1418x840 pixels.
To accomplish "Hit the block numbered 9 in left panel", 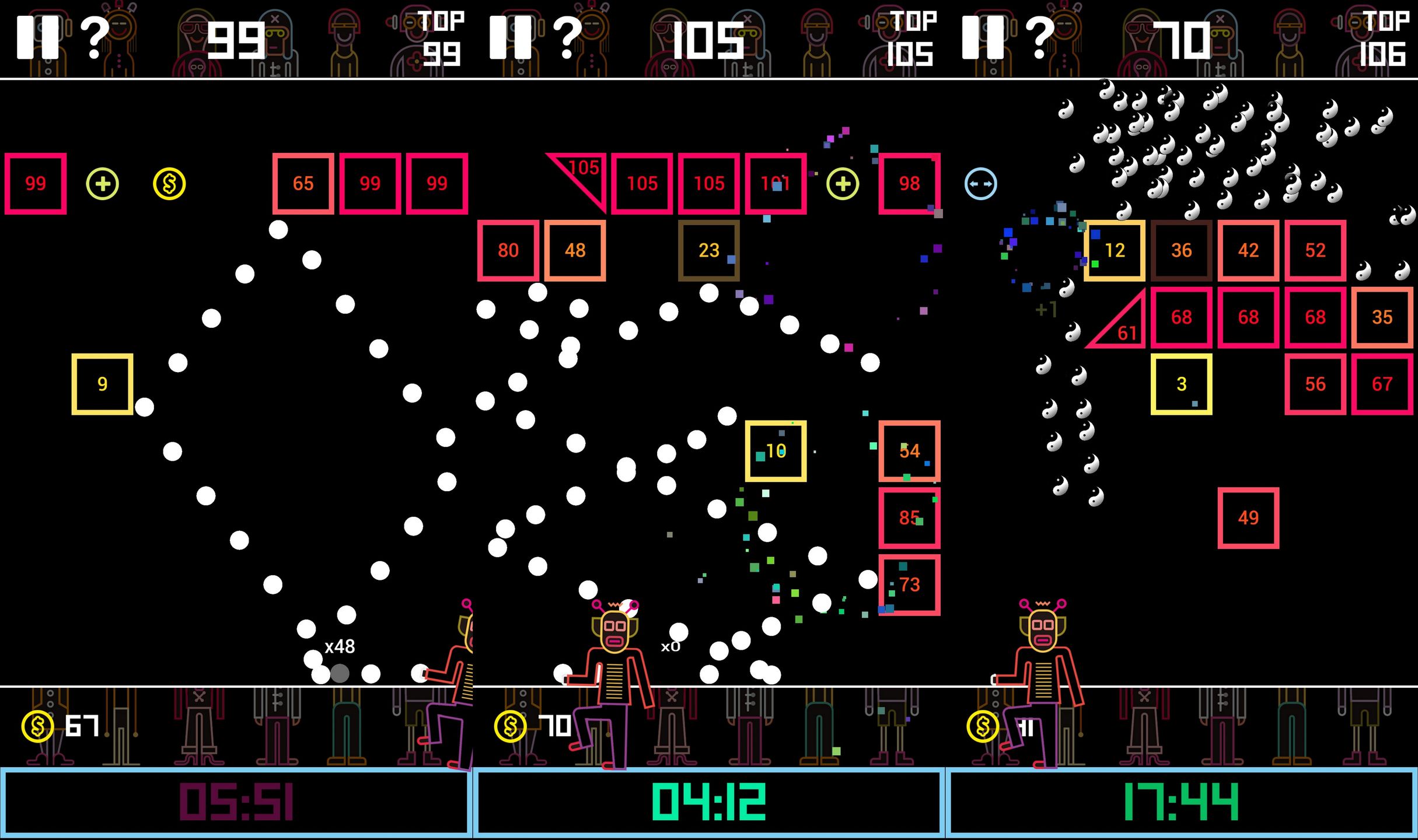I will coord(102,384).
